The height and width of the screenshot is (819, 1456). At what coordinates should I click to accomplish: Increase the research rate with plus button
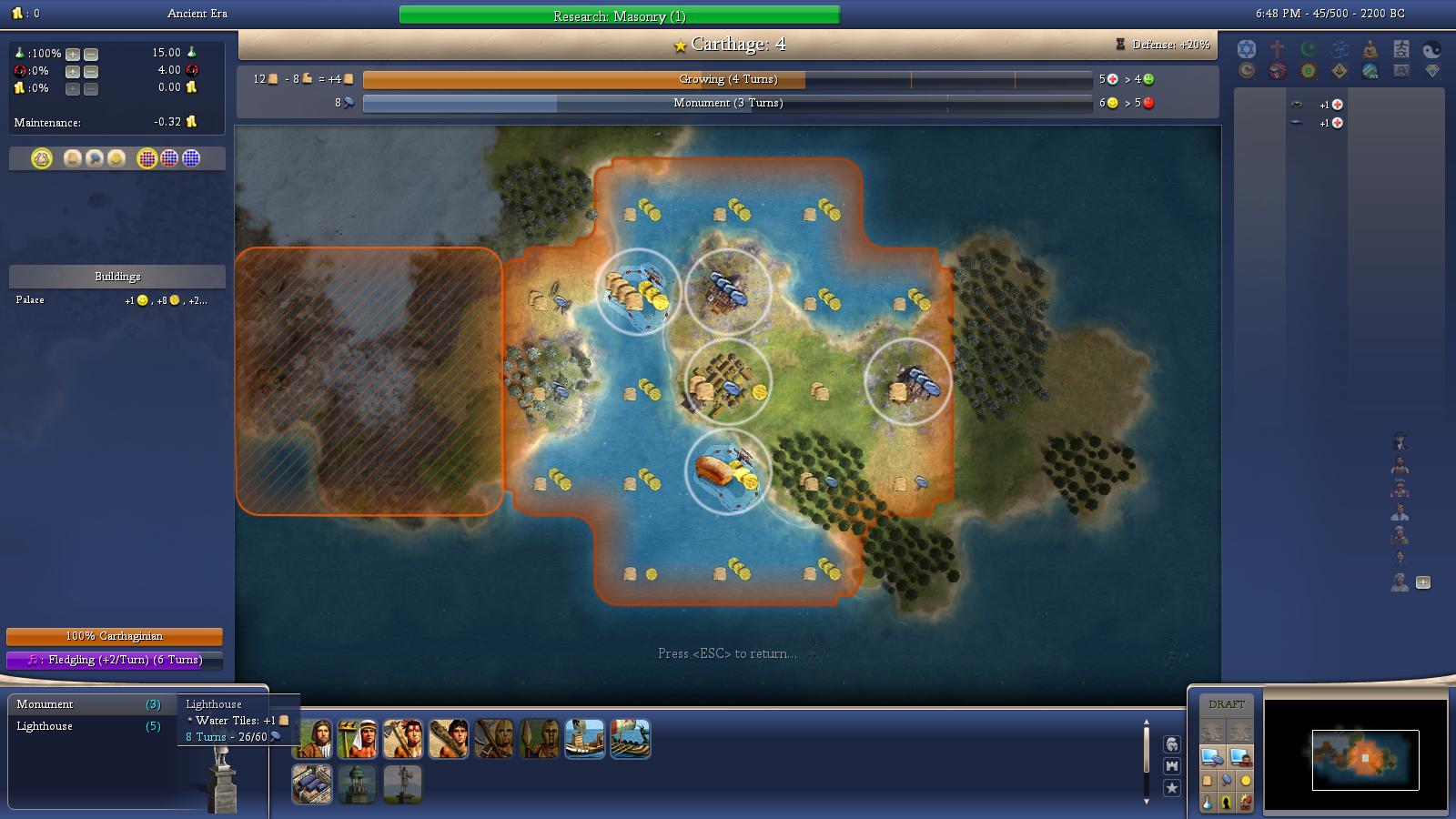pos(73,54)
